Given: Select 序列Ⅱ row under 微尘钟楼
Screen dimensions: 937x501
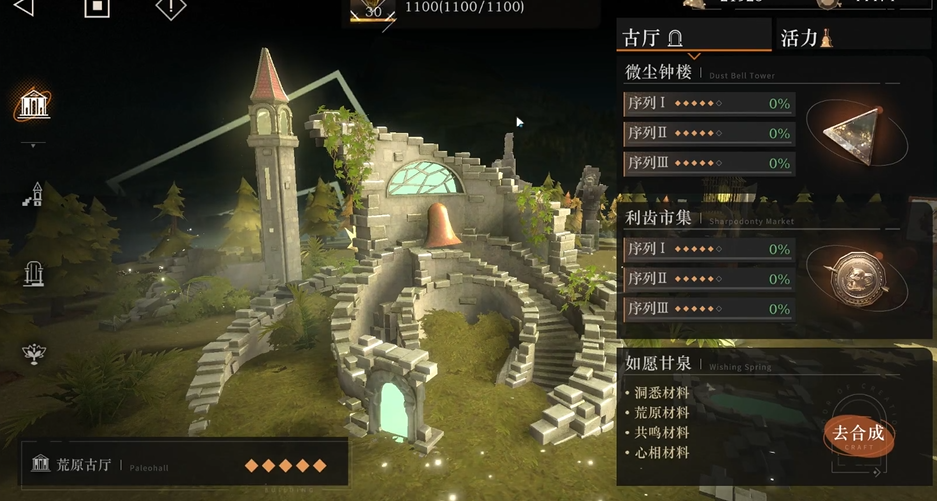Looking at the screenshot, I should 709,133.
